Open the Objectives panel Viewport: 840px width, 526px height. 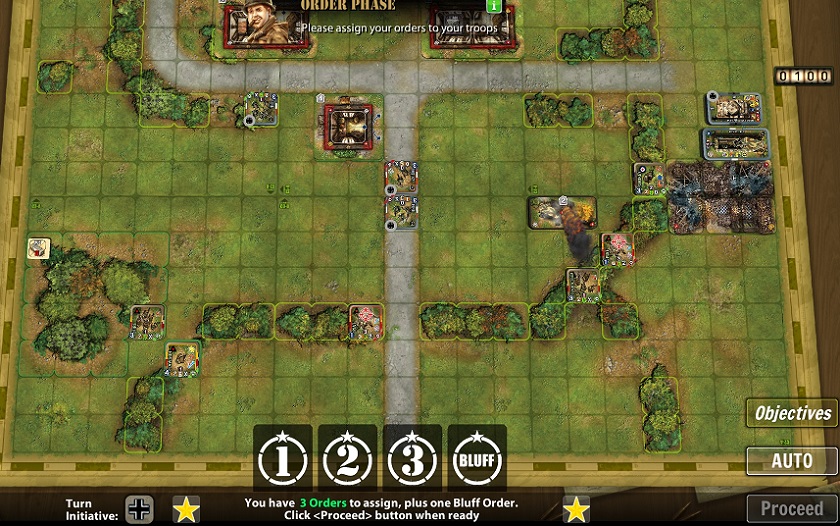(x=792, y=413)
